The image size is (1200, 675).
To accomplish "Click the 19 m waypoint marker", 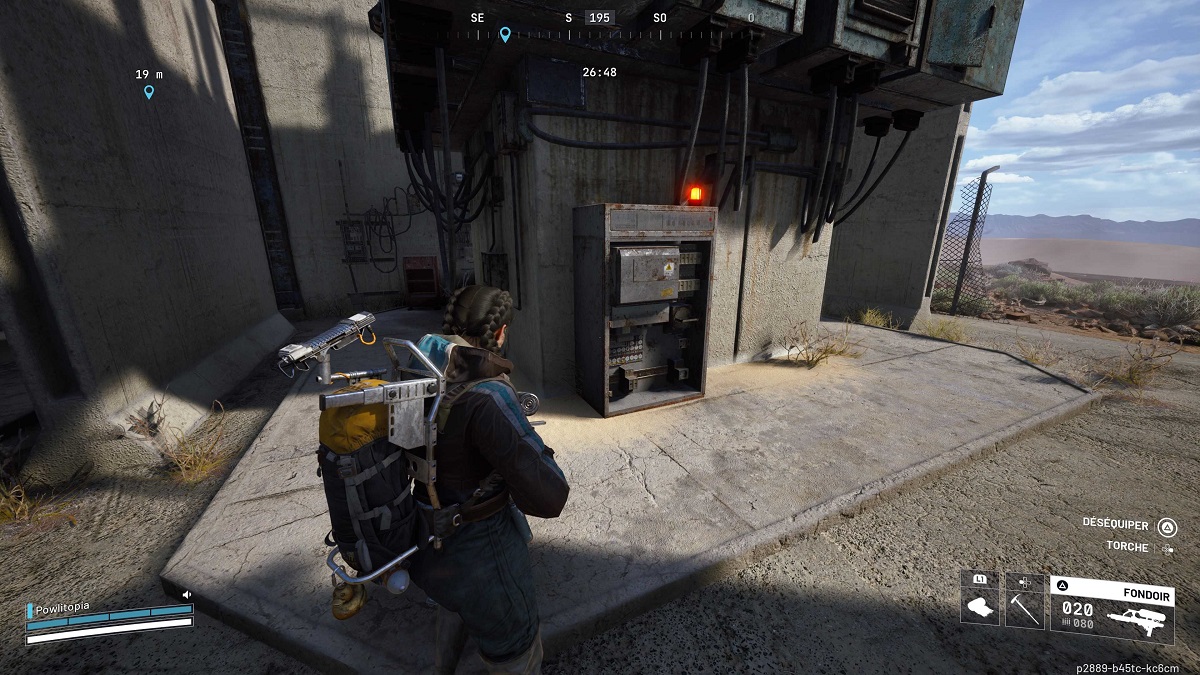I will 149,92.
